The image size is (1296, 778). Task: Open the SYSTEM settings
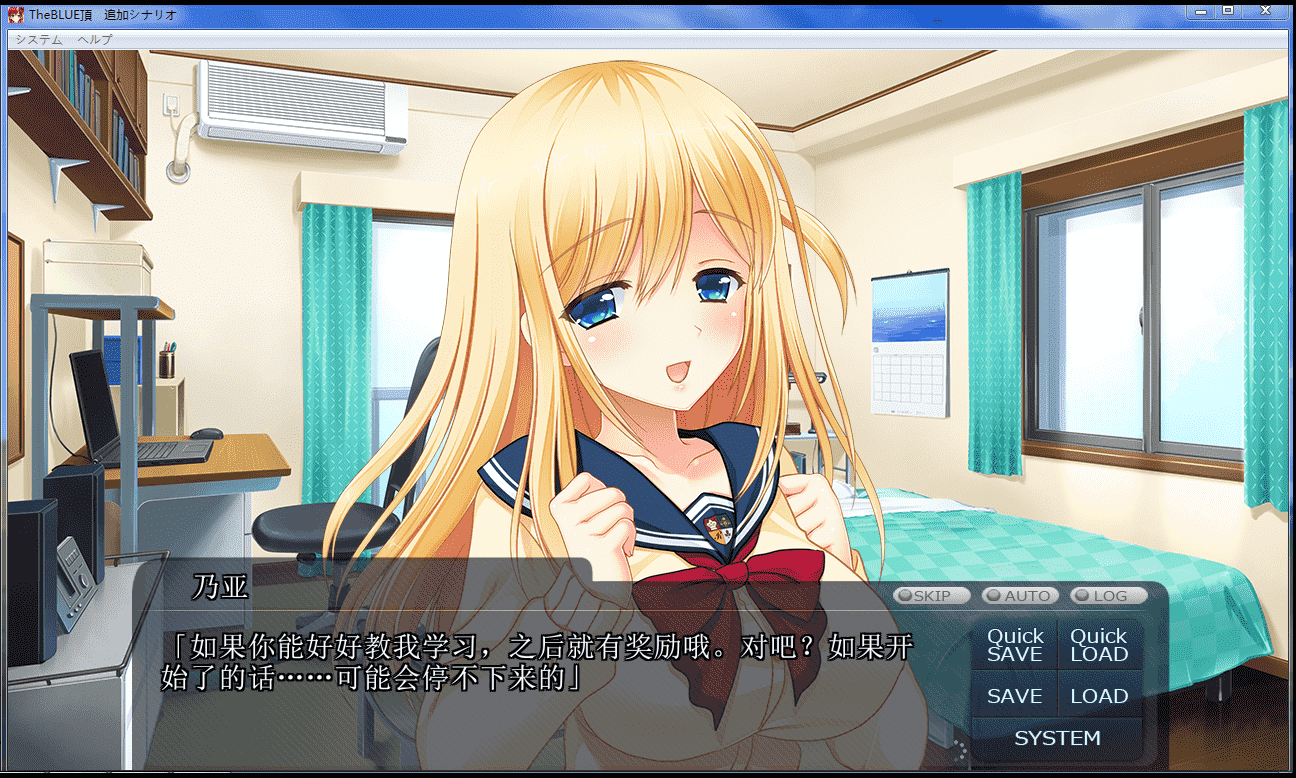pos(1057,738)
